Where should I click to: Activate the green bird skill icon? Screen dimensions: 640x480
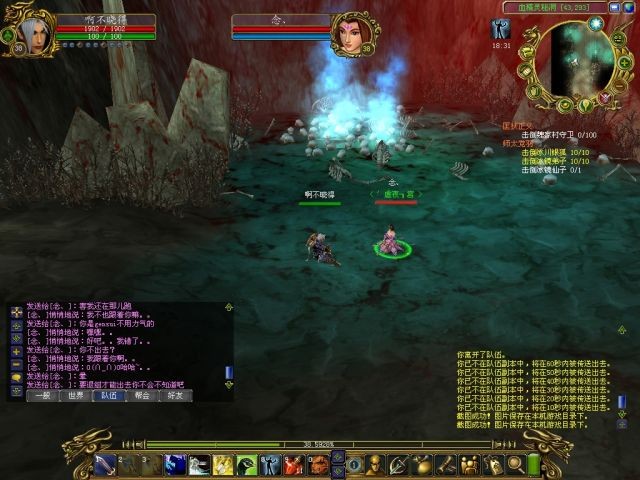[246, 464]
